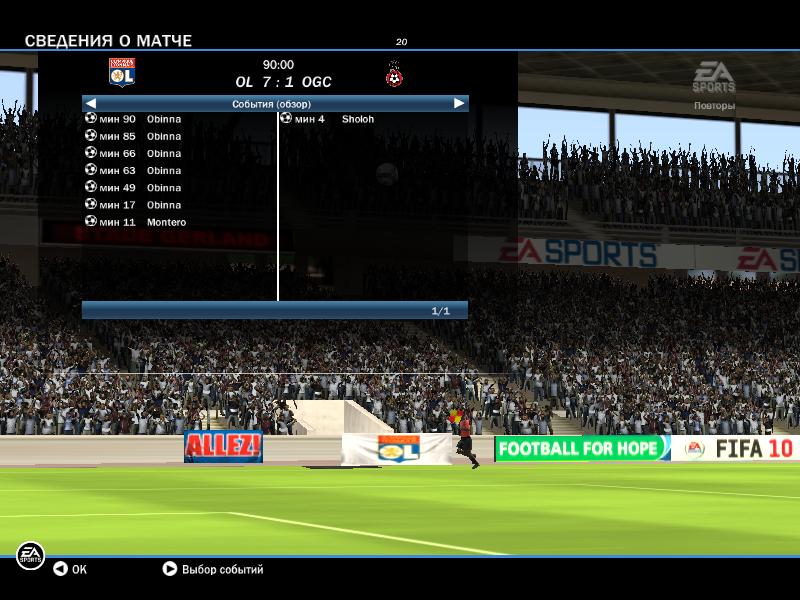Open Выбор событий at the bottom

(x=213, y=569)
